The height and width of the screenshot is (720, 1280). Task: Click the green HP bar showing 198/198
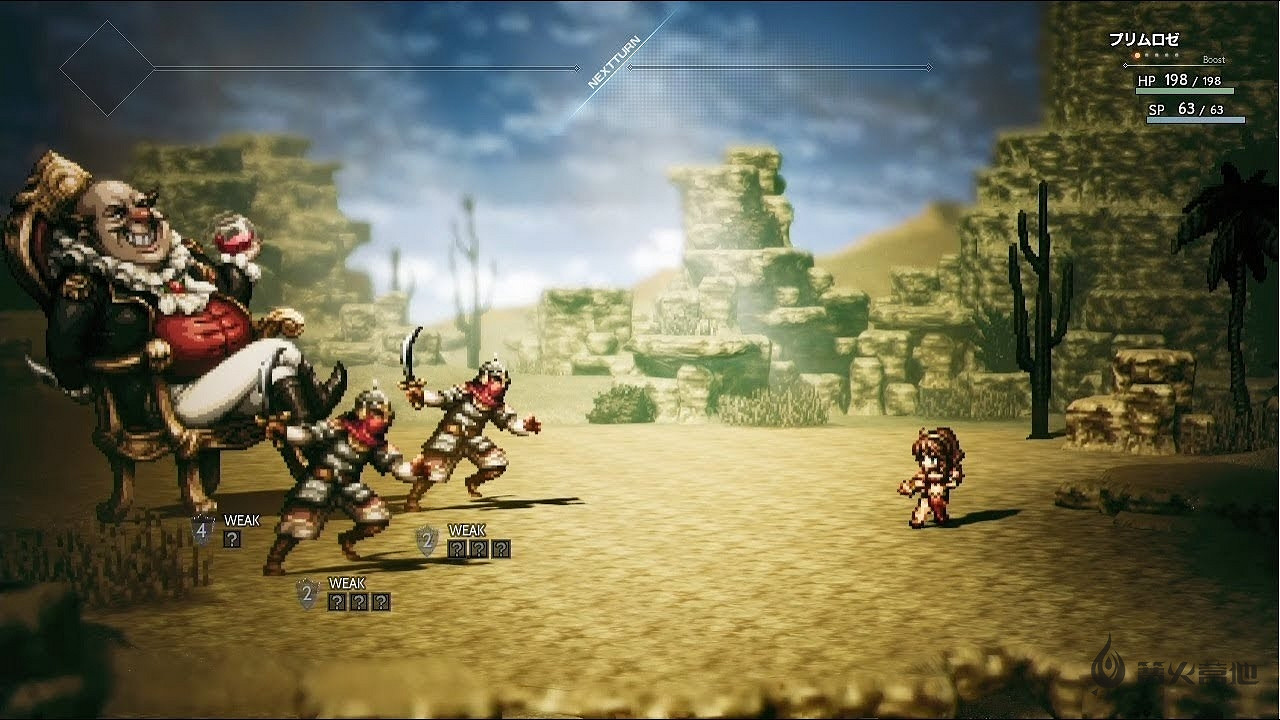1185,91
